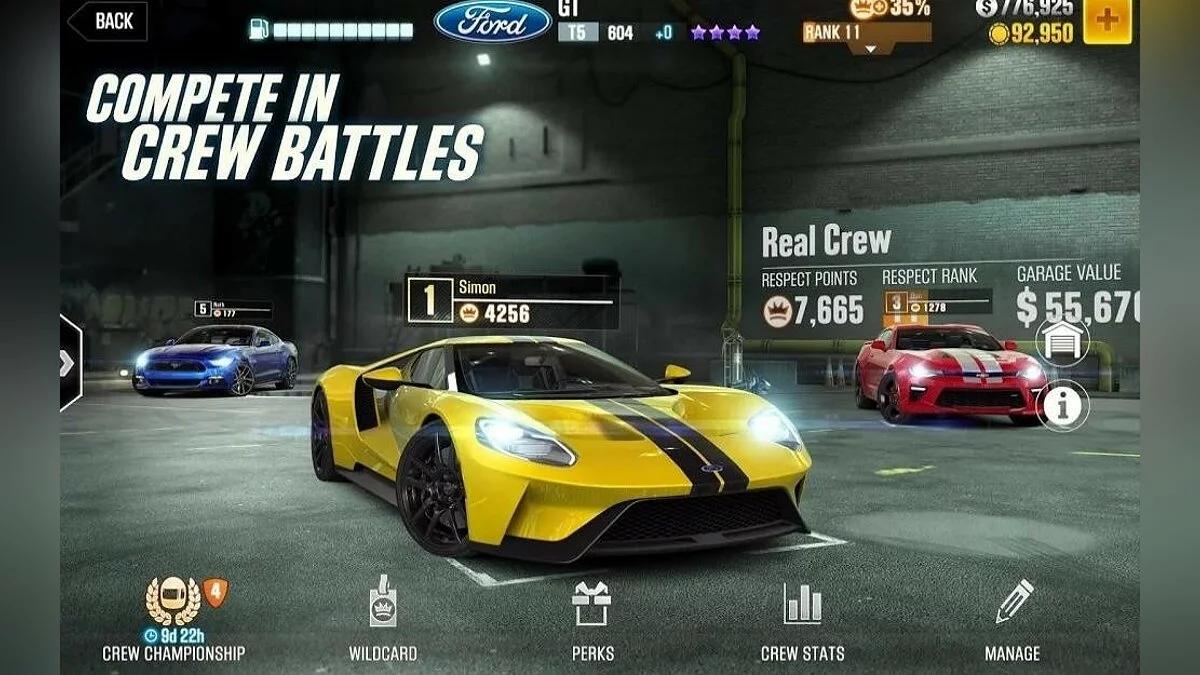Screen dimensions: 1200x675
Task: Select the rank 5 blue Mustang member tag
Action: [x=232, y=310]
